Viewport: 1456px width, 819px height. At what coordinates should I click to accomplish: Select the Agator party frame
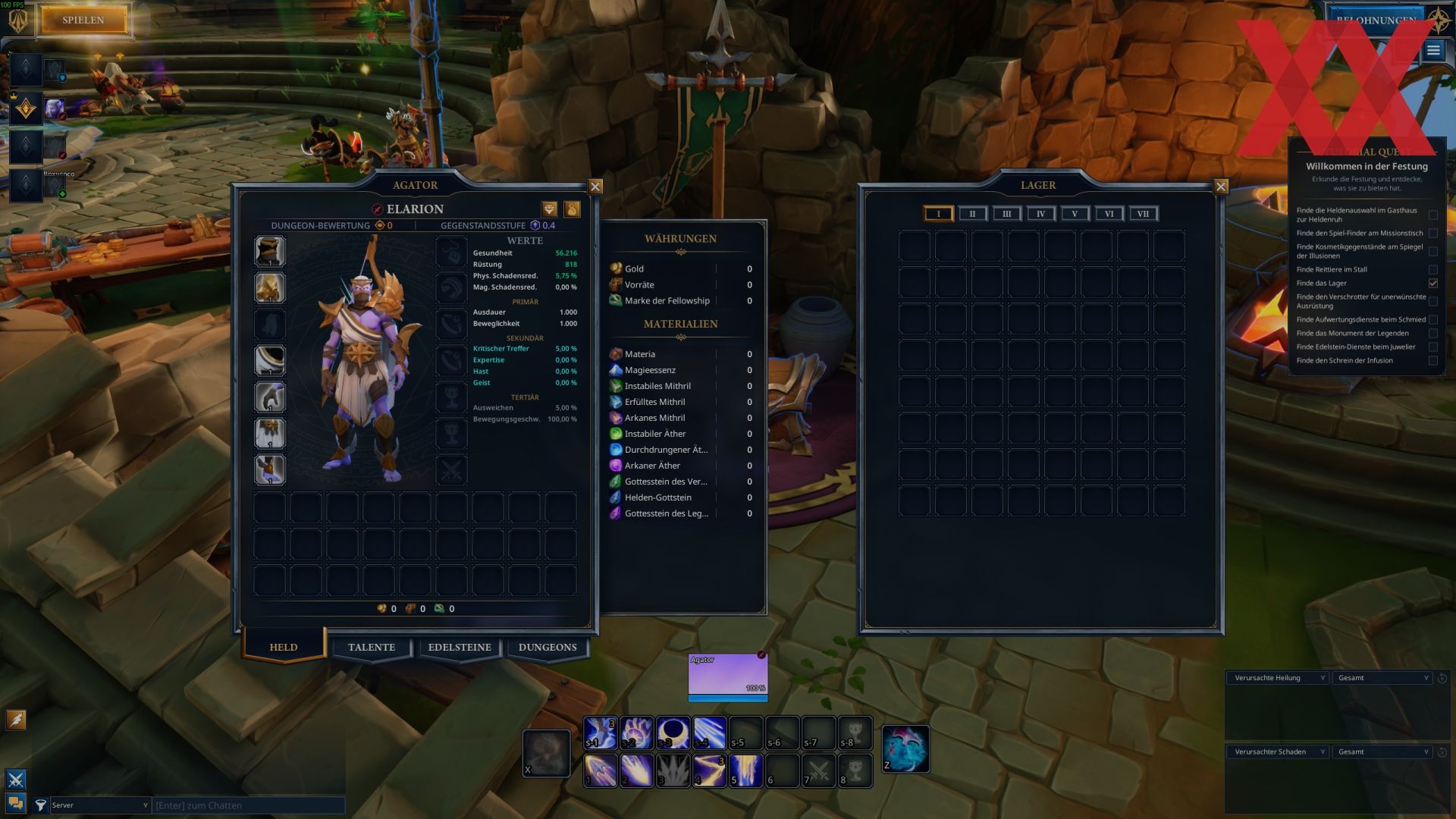[x=727, y=673]
